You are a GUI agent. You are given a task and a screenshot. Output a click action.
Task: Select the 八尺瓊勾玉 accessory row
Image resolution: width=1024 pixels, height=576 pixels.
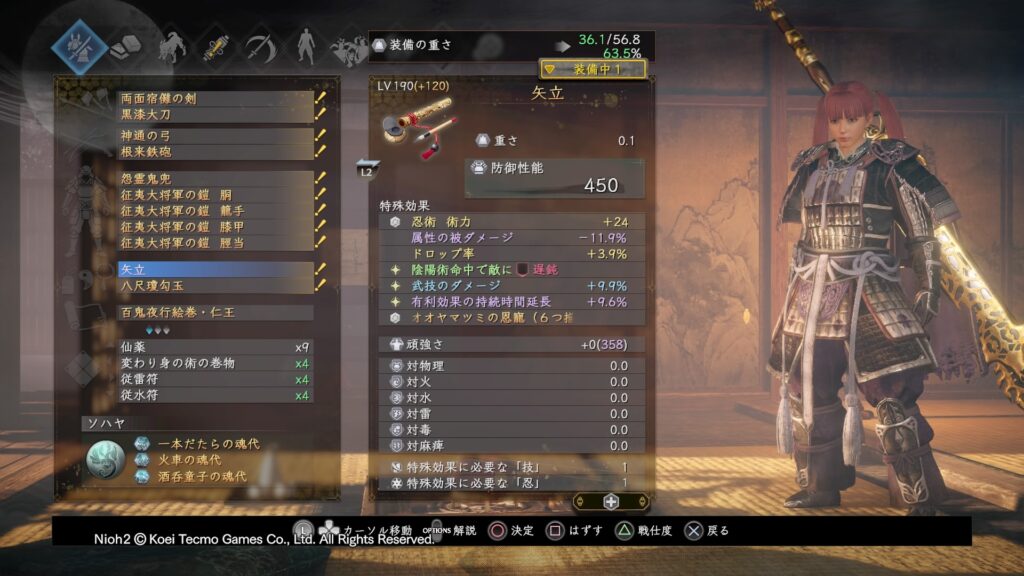(215, 285)
